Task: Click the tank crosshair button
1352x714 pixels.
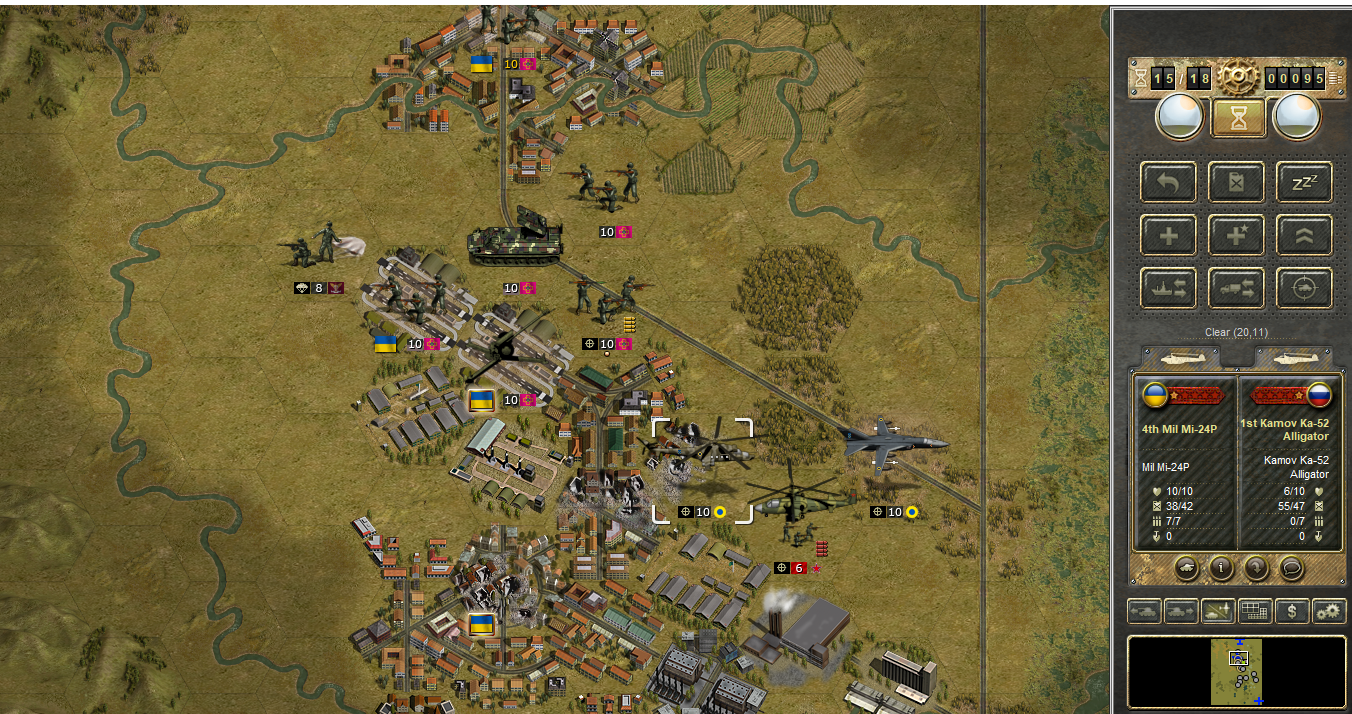Action: 1304,289
